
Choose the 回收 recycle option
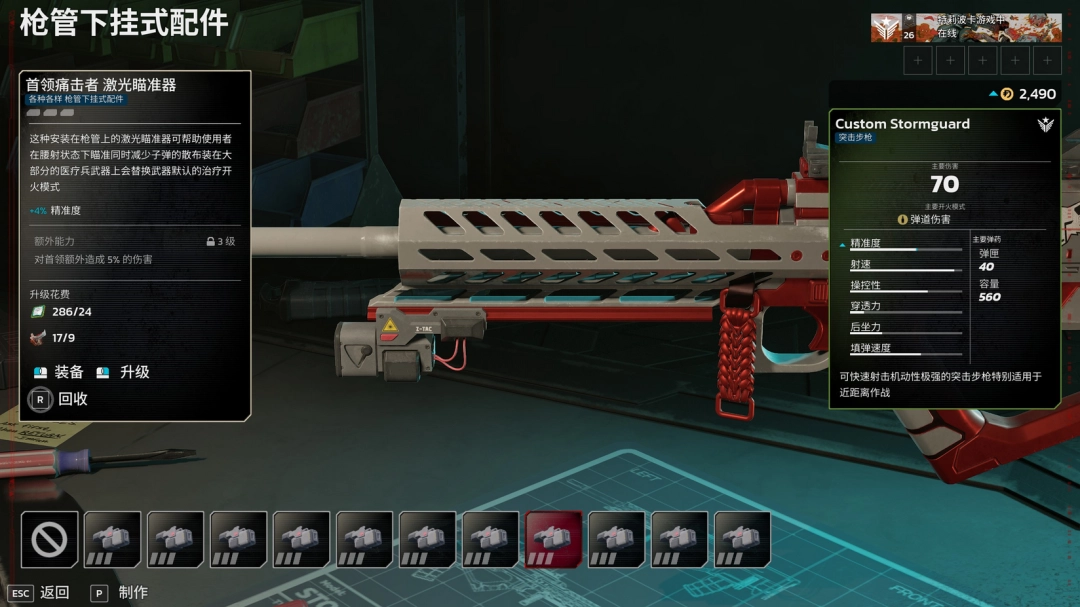[x=60, y=399]
